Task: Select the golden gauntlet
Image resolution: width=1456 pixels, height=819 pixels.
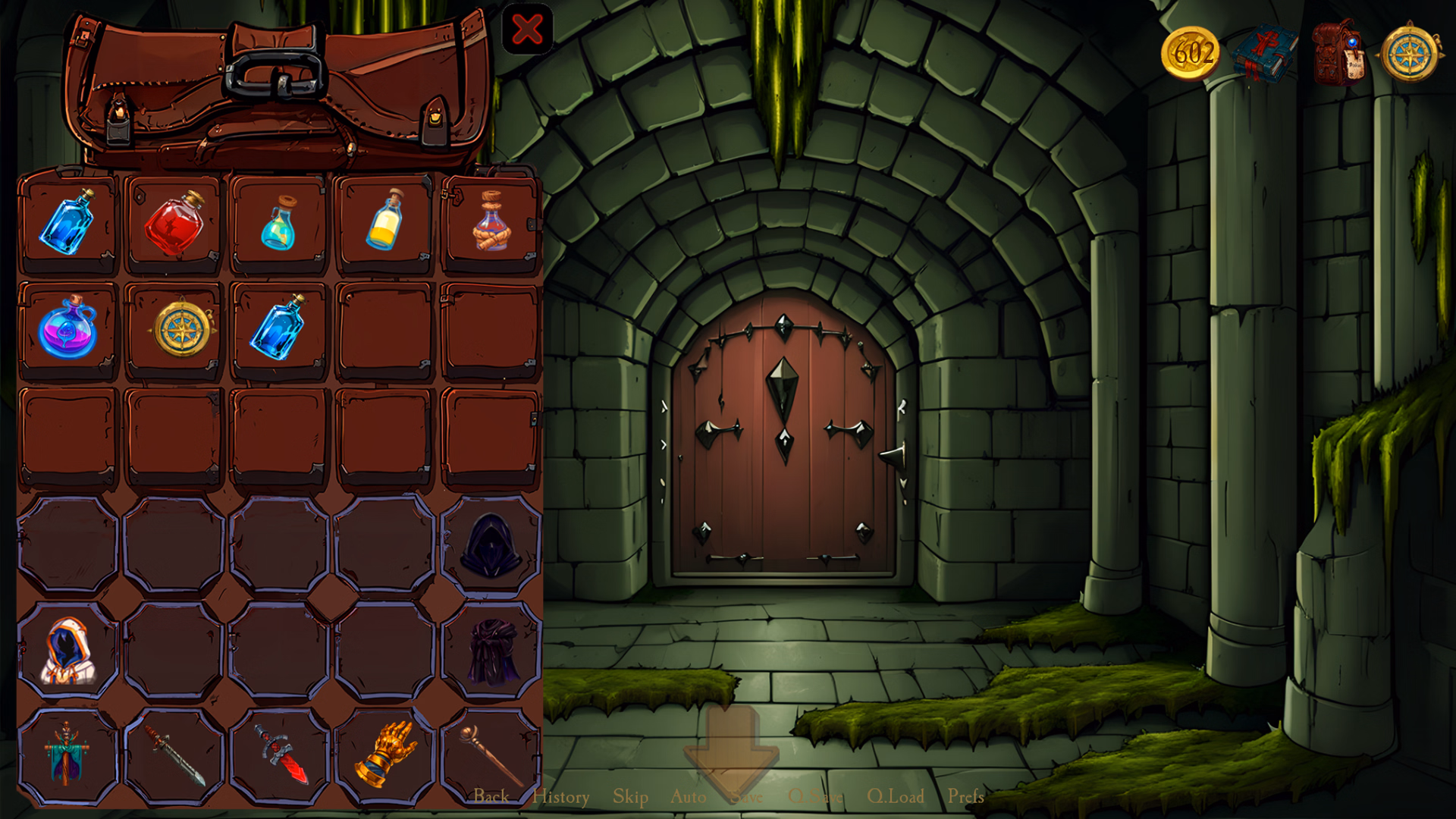Action: [x=385, y=754]
